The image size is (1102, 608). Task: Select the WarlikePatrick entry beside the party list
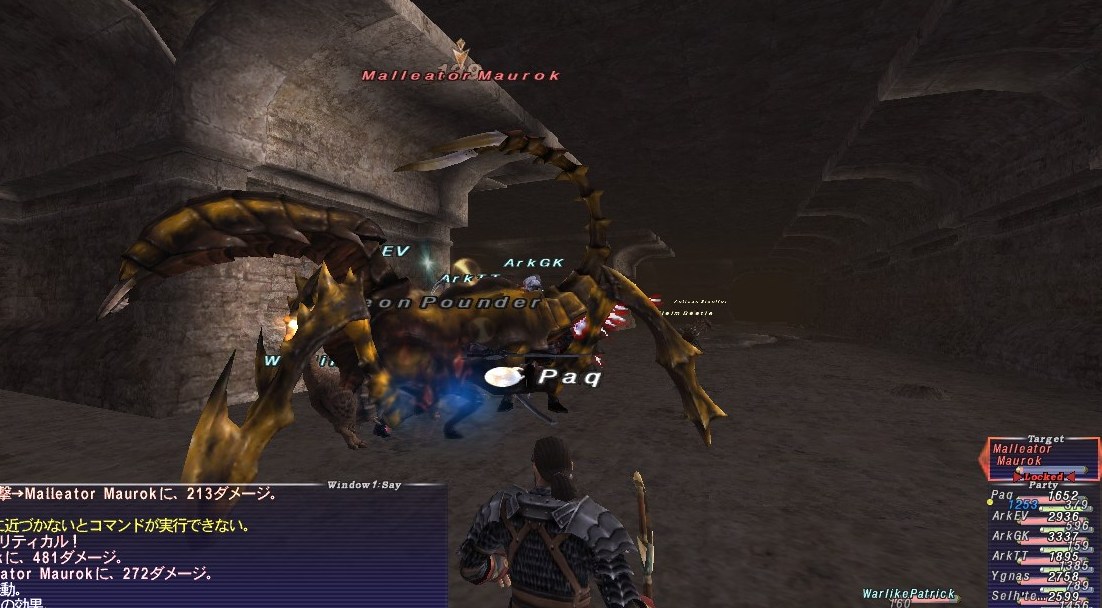point(908,594)
